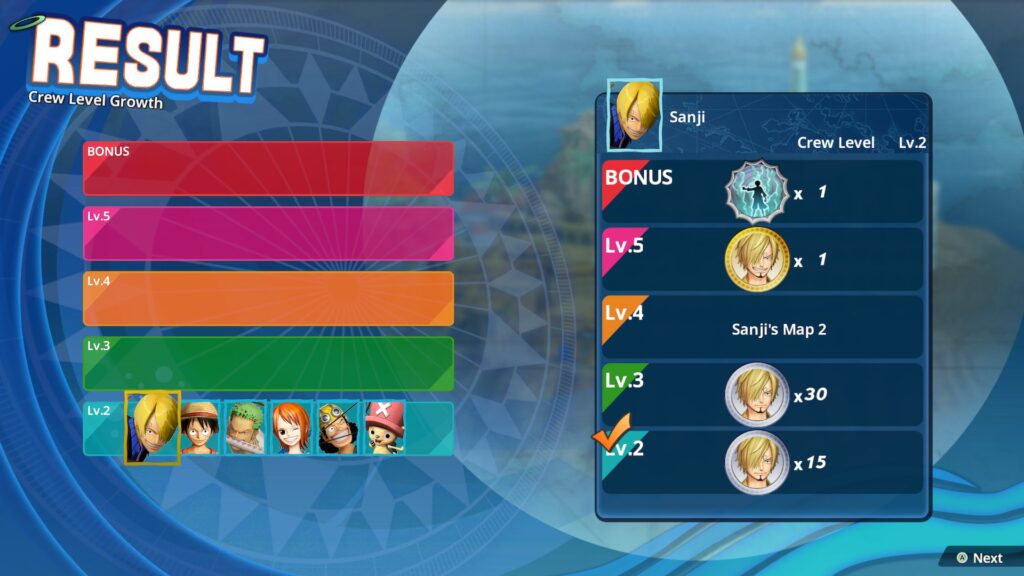
Task: View the BONUS reward row
Action: click(x=762, y=192)
